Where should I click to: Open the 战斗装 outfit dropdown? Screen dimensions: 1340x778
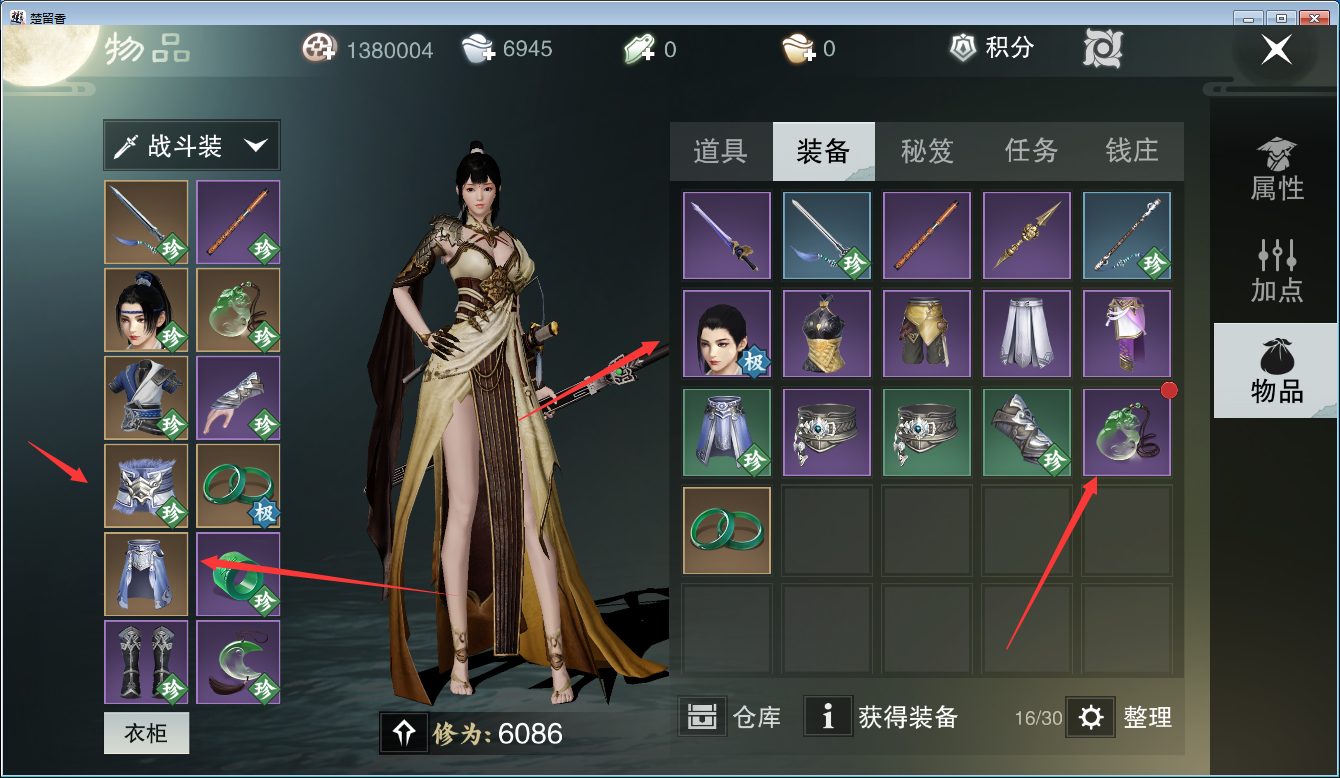[190, 145]
